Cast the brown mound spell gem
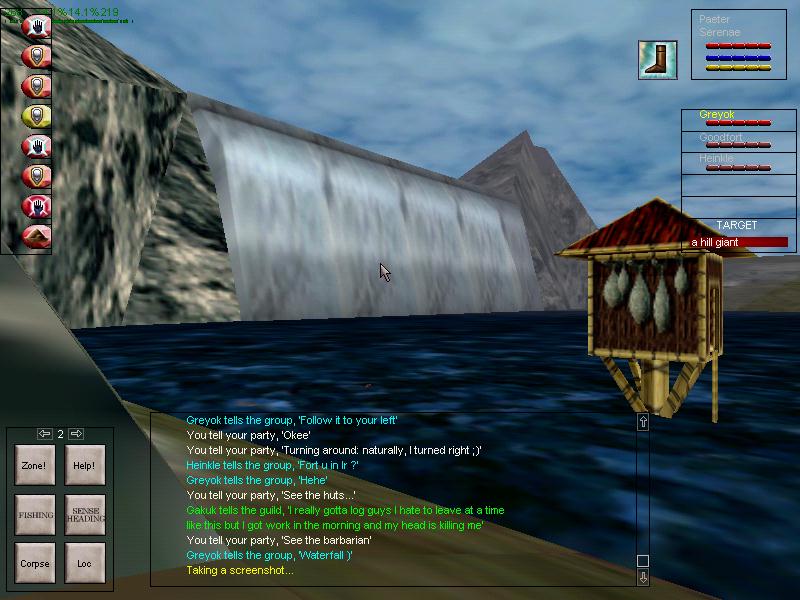The width and height of the screenshot is (800, 600). 36,236
